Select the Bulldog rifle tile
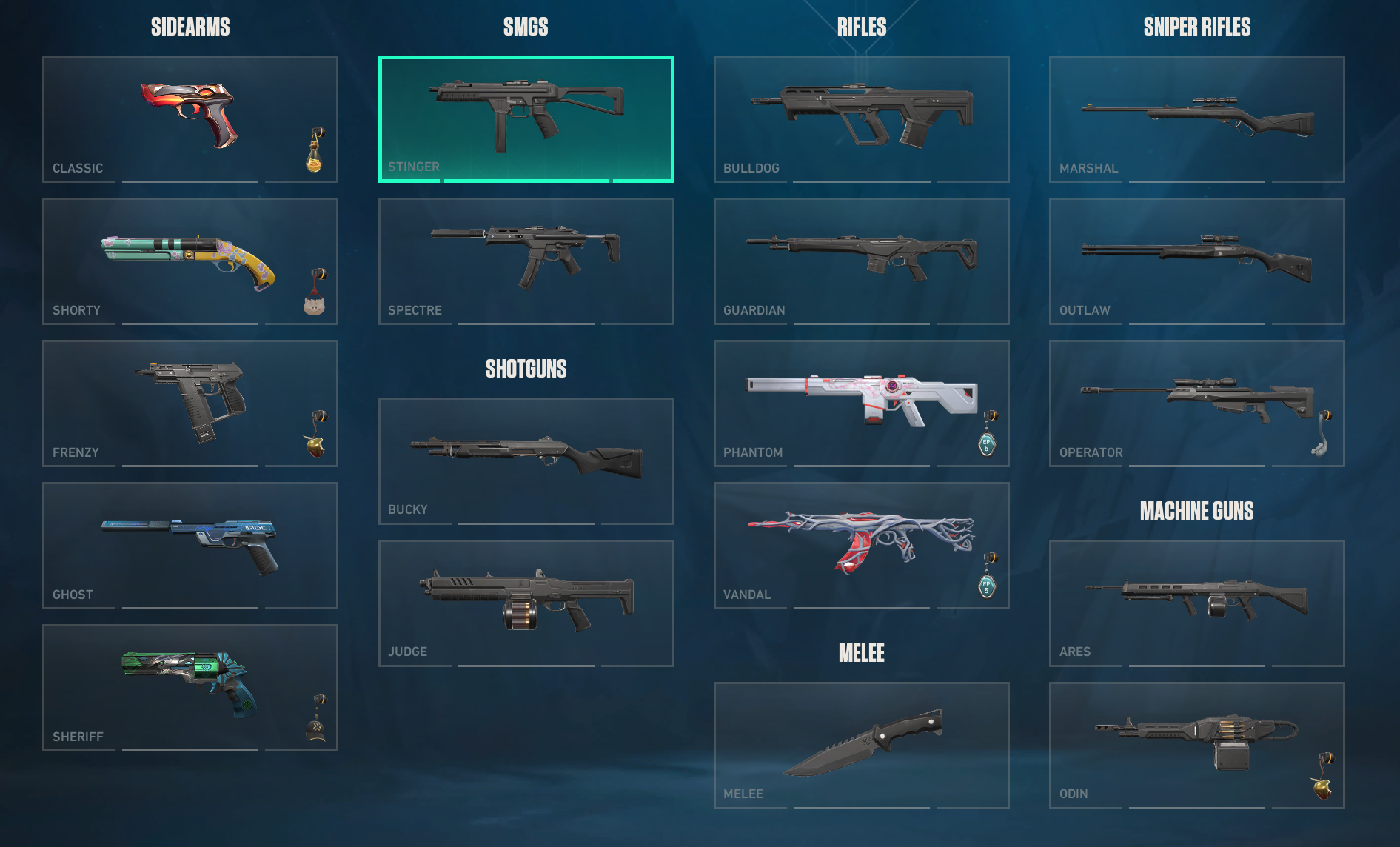 [x=861, y=118]
